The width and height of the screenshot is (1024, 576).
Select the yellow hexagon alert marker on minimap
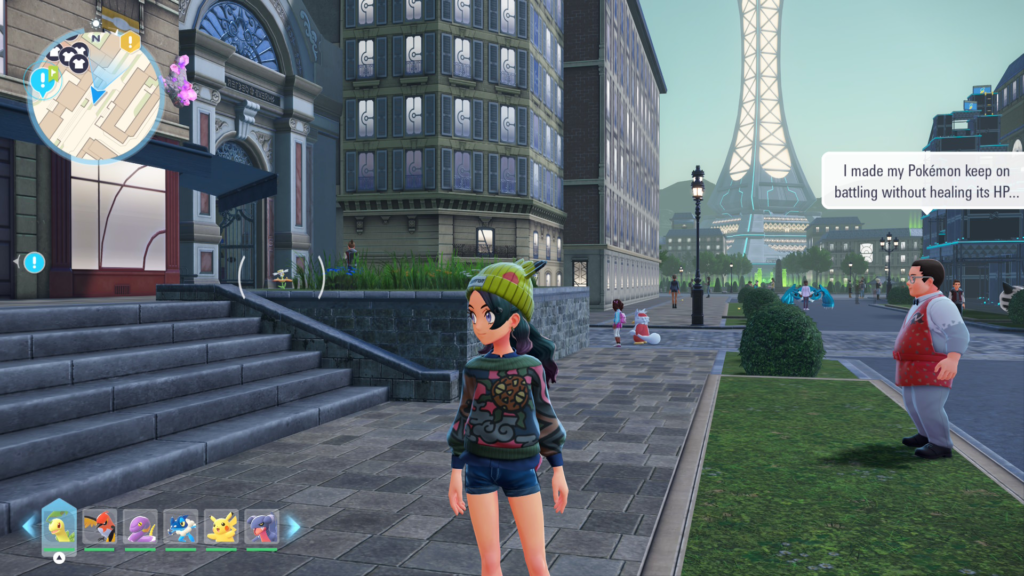pos(130,42)
